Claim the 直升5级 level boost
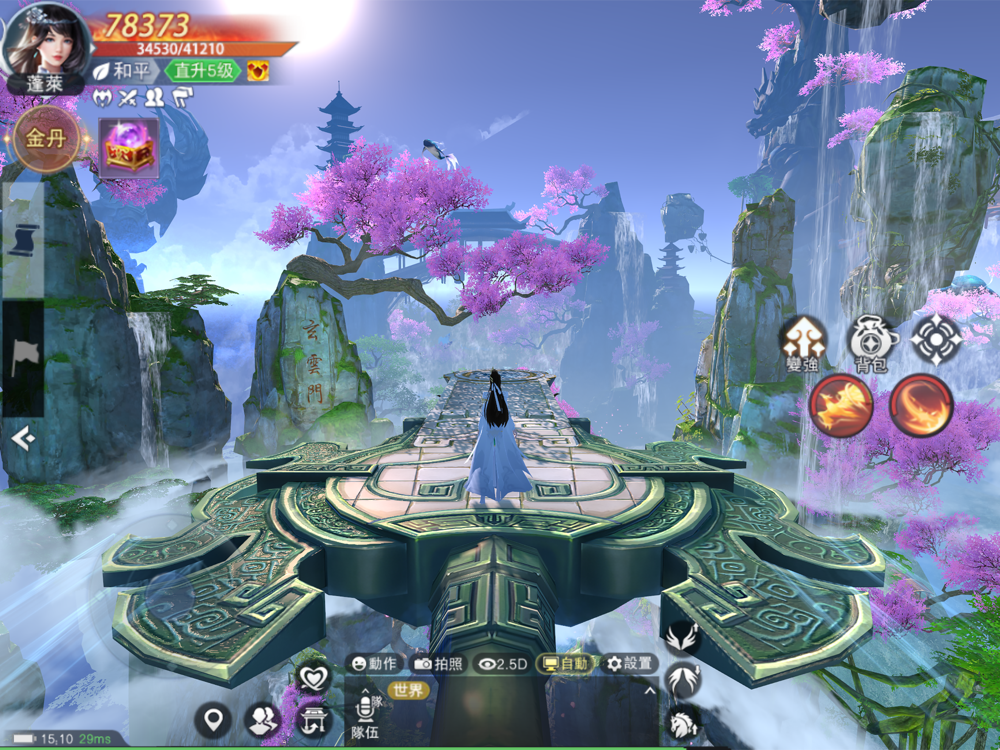Viewport: 1000px width, 750px height. tap(203, 71)
